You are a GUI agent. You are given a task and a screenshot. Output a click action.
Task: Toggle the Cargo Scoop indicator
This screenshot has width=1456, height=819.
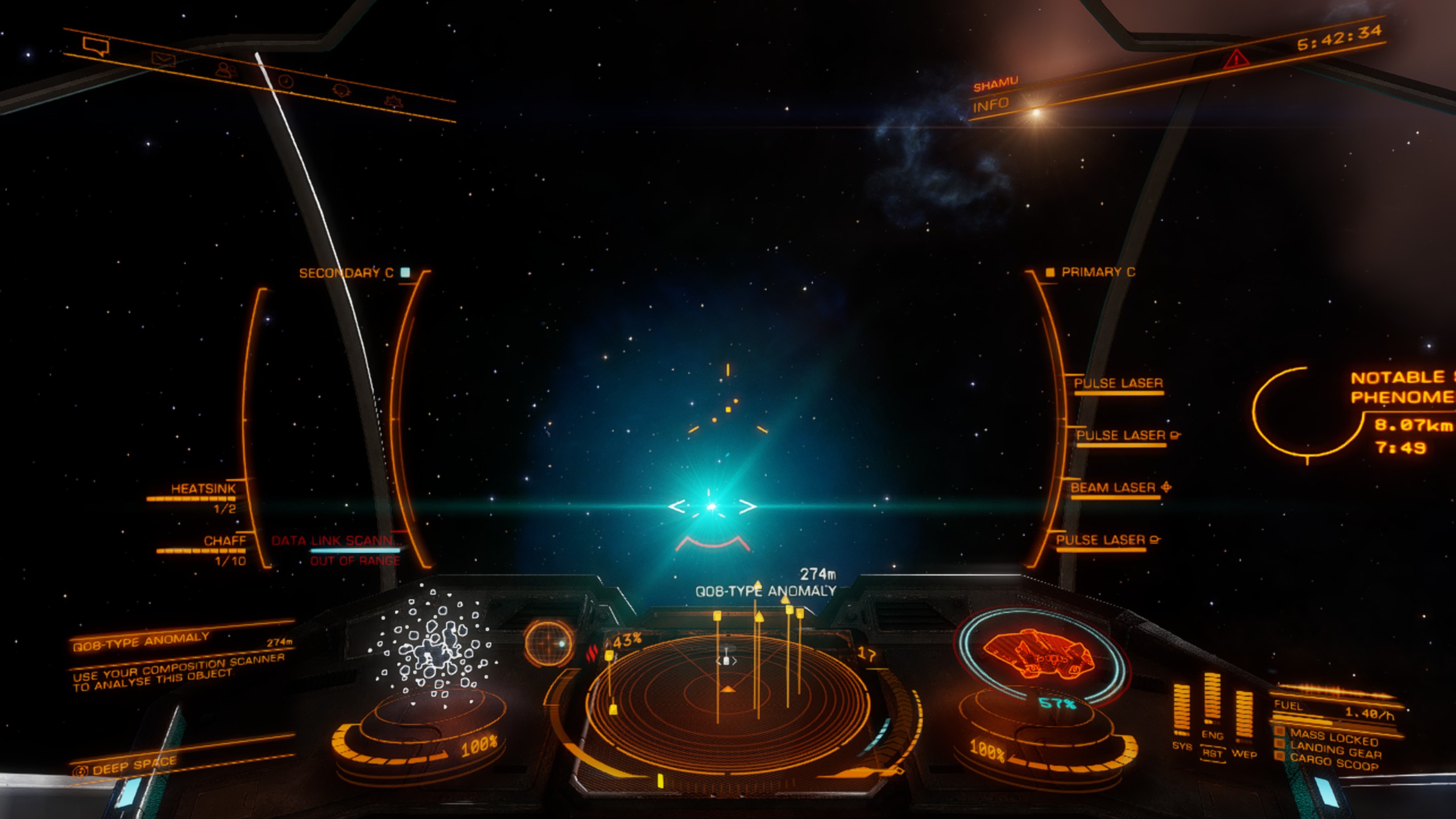(x=1333, y=763)
